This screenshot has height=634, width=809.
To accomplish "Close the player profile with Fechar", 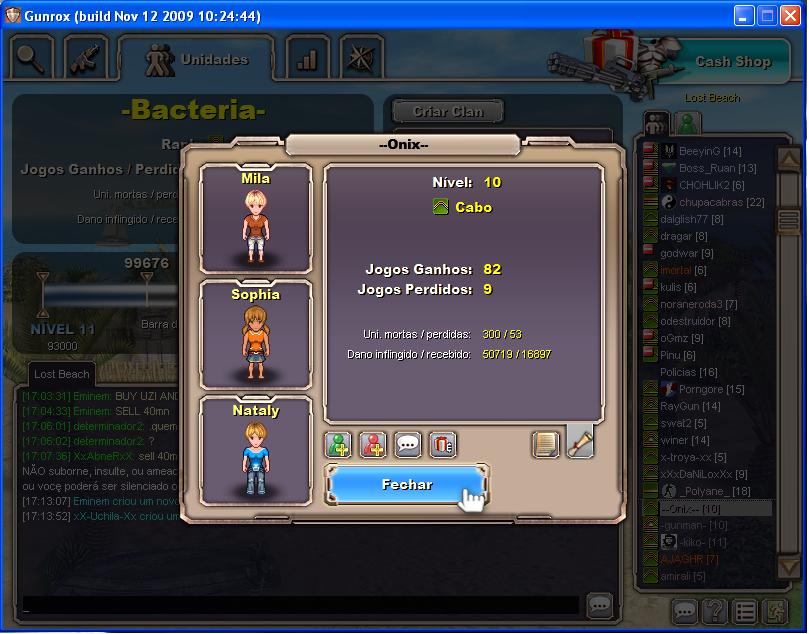I will pos(407,485).
